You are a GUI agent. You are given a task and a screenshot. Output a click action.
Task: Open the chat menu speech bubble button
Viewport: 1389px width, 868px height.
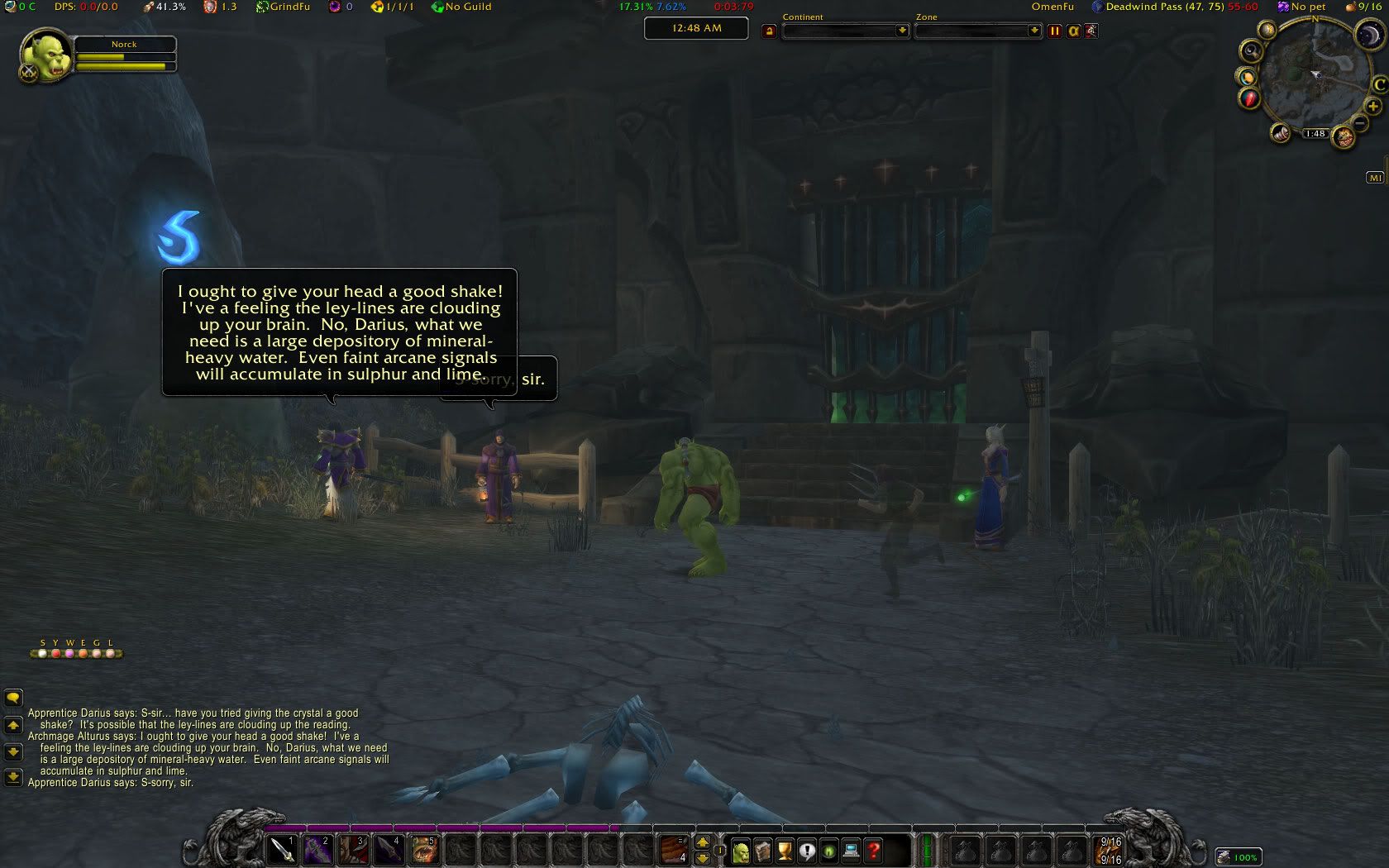[13, 698]
